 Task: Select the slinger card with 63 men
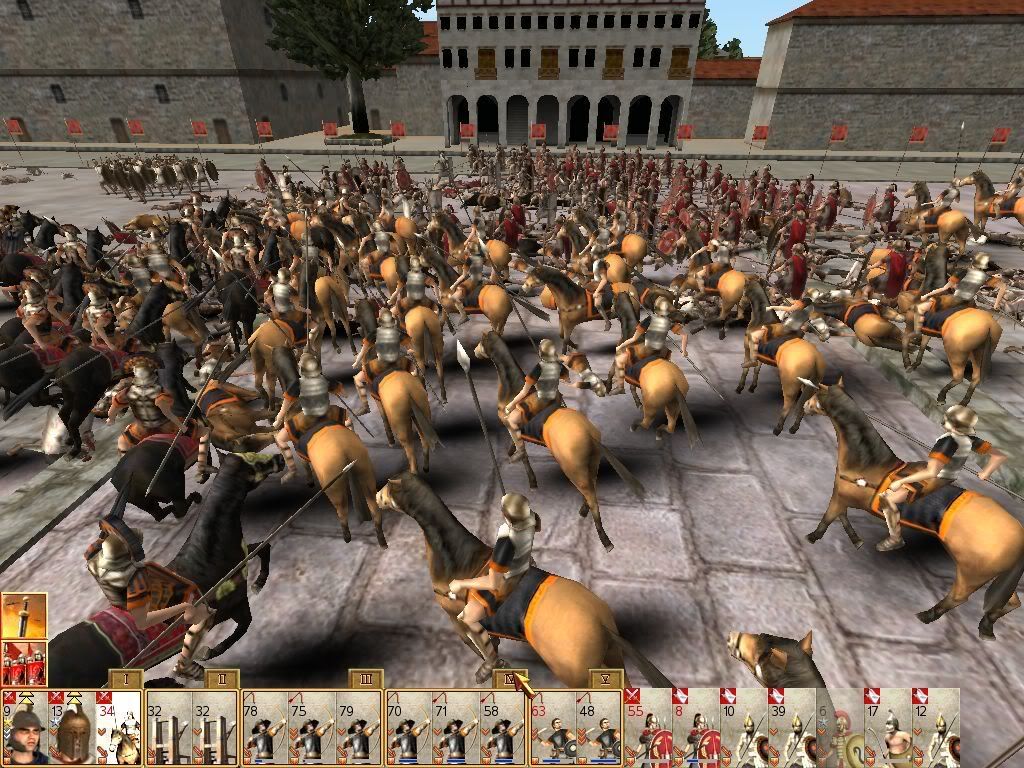(x=553, y=729)
